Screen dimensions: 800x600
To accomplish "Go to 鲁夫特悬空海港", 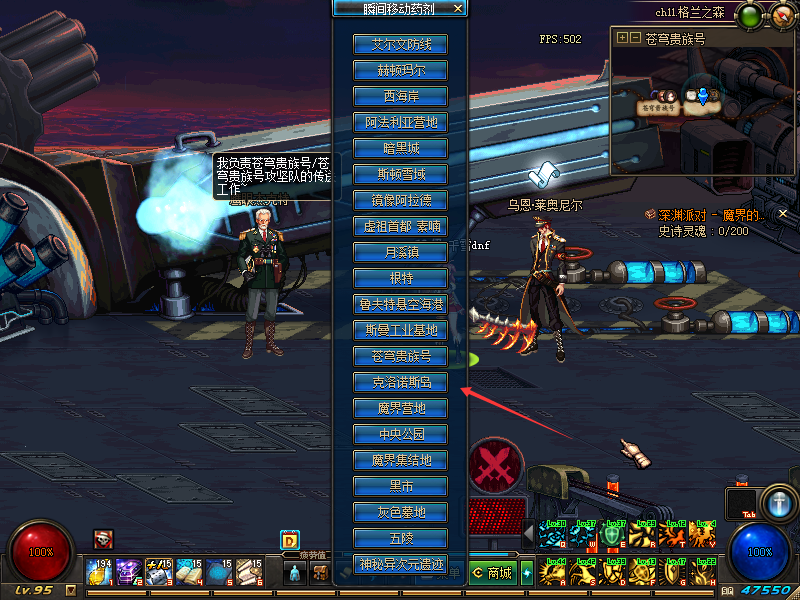I will (400, 304).
